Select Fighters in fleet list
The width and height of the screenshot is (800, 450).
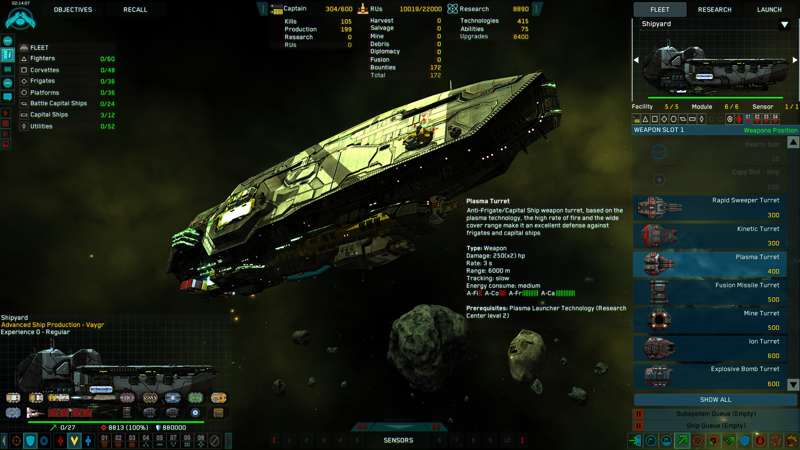coord(43,59)
